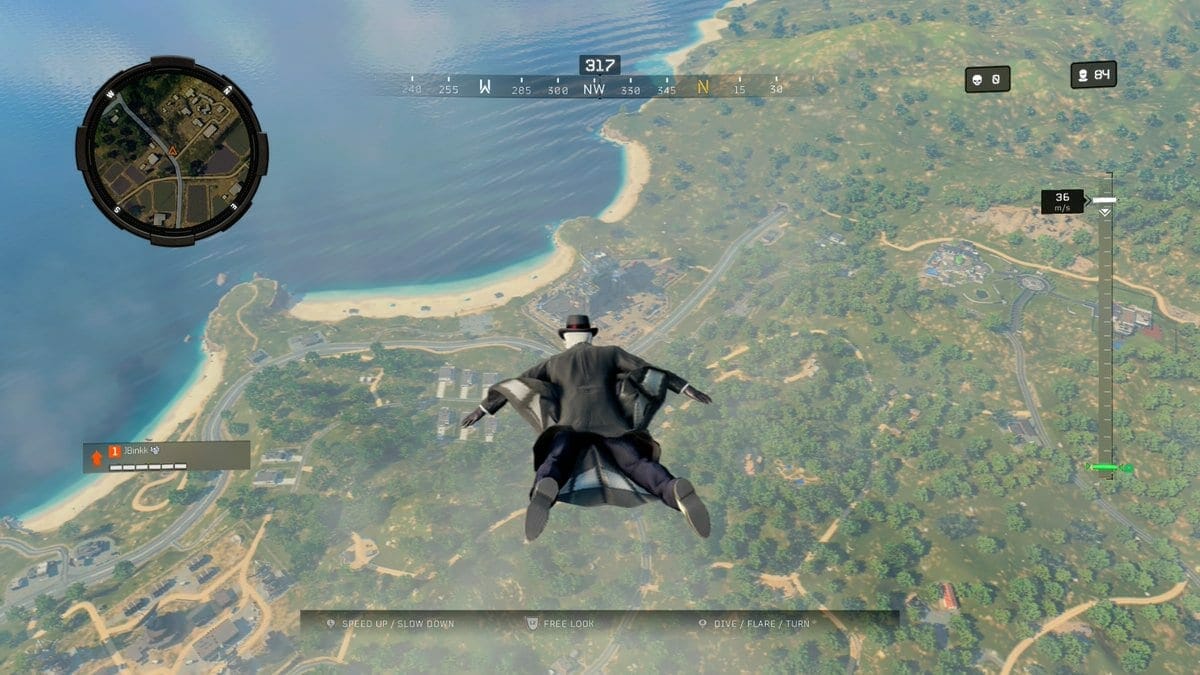Select the players-remaining skull icon

(x=1082, y=75)
